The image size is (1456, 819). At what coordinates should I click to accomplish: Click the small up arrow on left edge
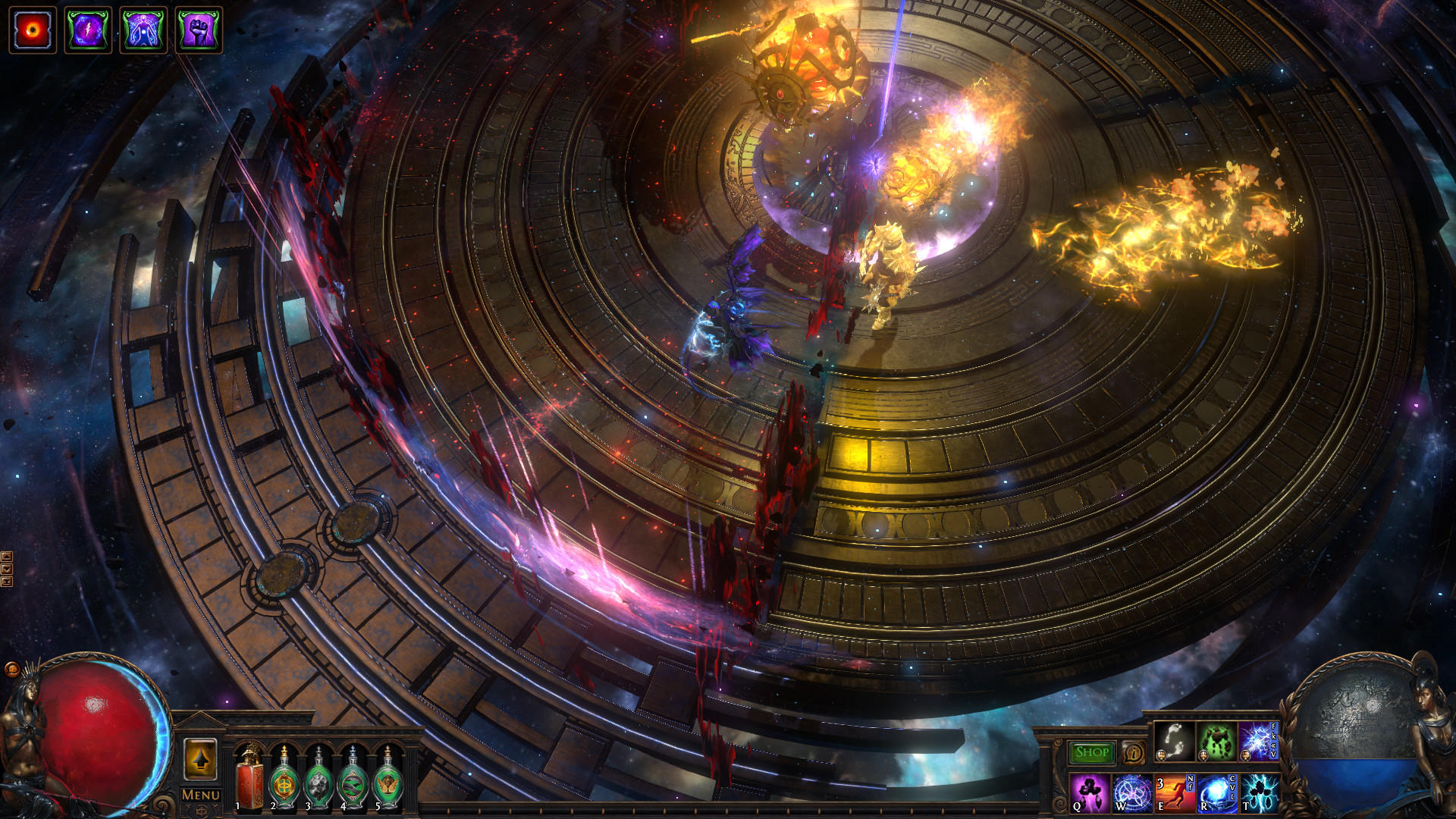[7, 556]
